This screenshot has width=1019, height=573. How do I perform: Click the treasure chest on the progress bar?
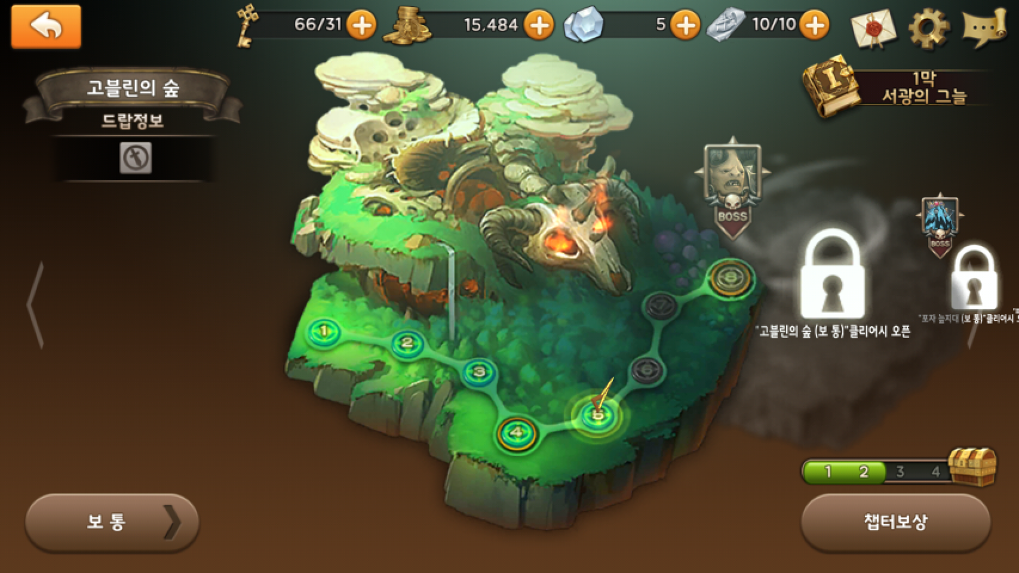(x=971, y=466)
